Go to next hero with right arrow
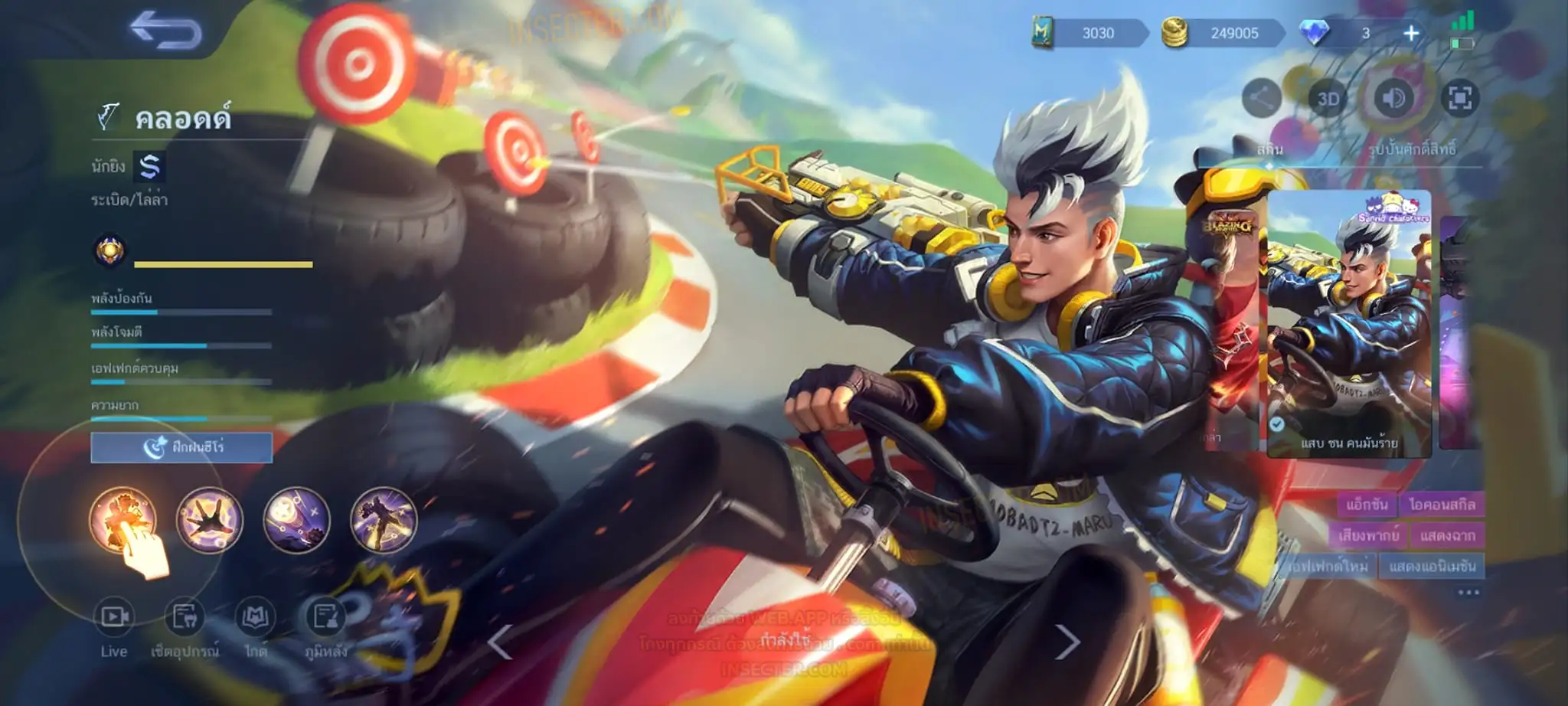Screen dimensions: 1568x706 [x=1067, y=642]
